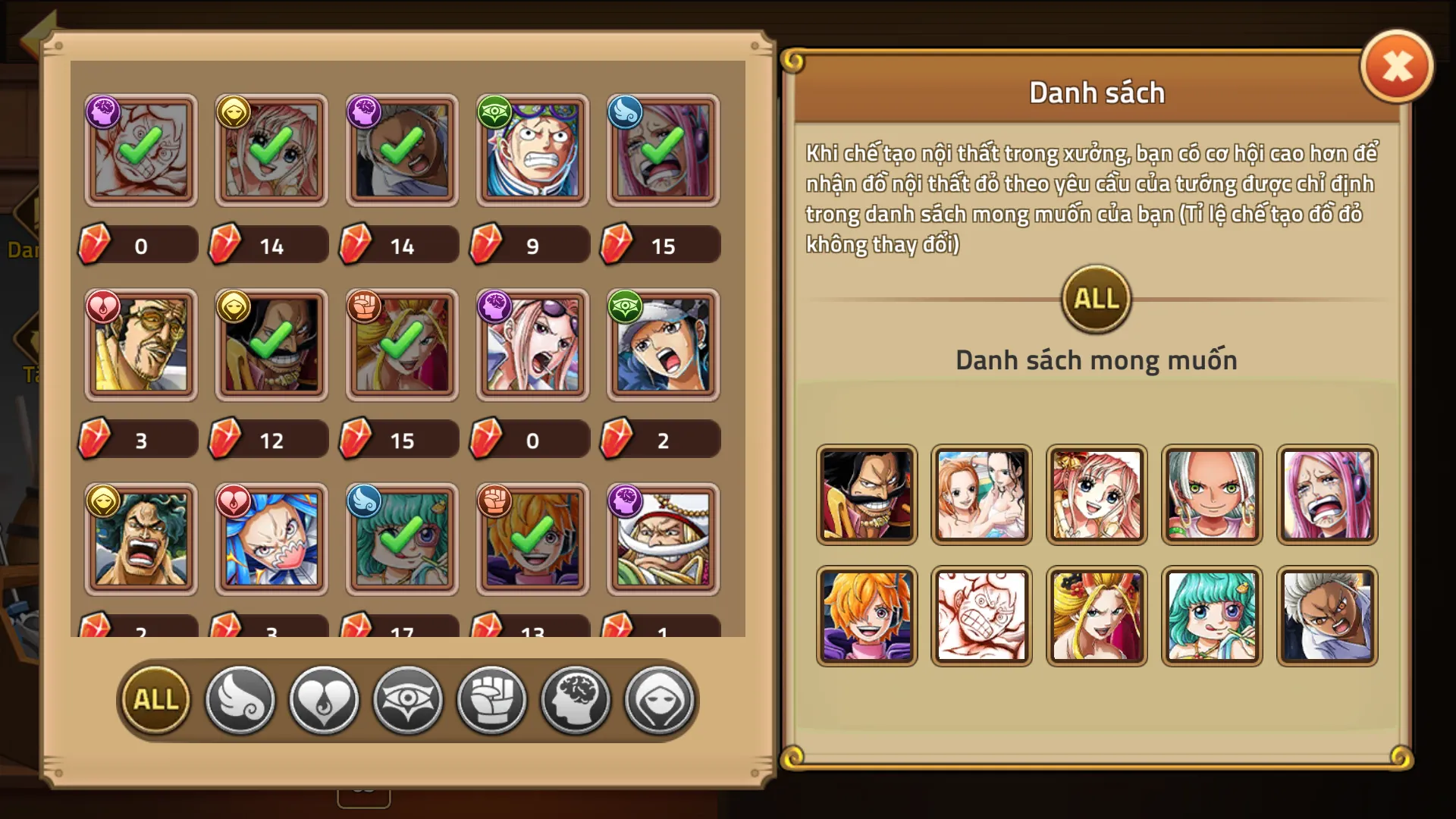Deselect Shirahoshi's green checkmark
This screenshot has height=819, width=1456.
point(270,150)
